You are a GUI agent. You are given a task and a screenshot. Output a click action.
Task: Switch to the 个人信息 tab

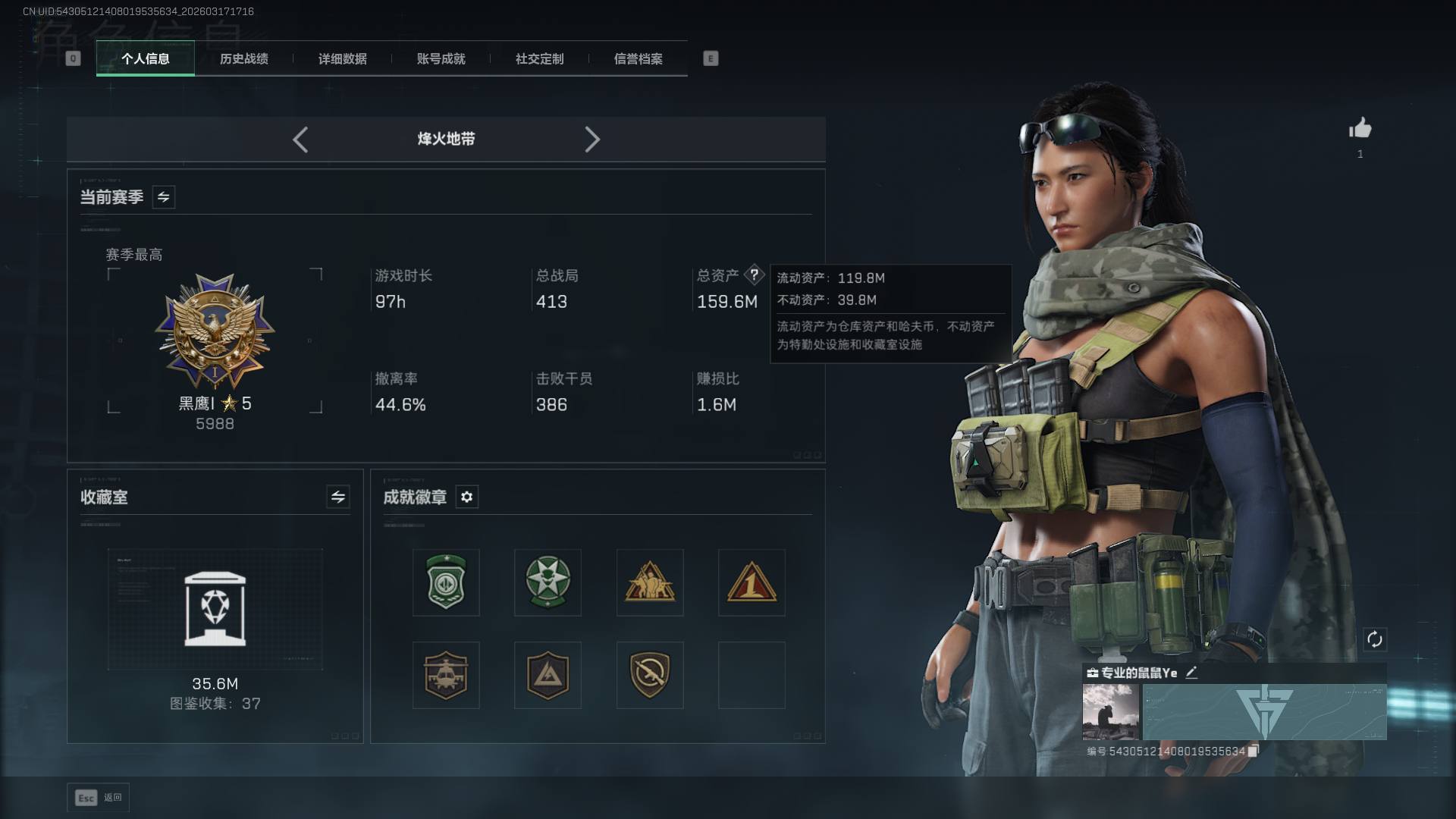[145, 58]
